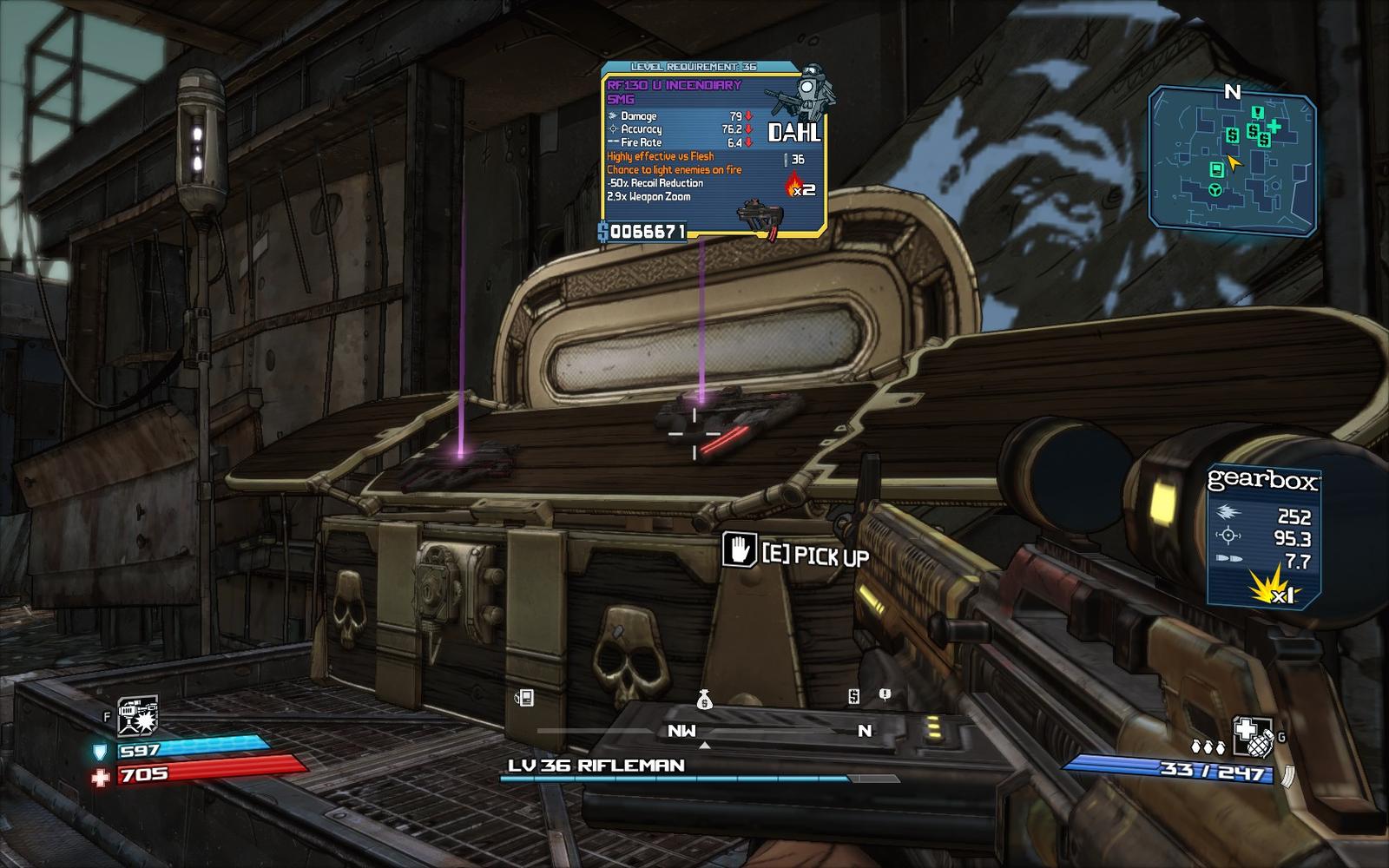Select the exclamation mark icon on the compass

click(x=885, y=694)
